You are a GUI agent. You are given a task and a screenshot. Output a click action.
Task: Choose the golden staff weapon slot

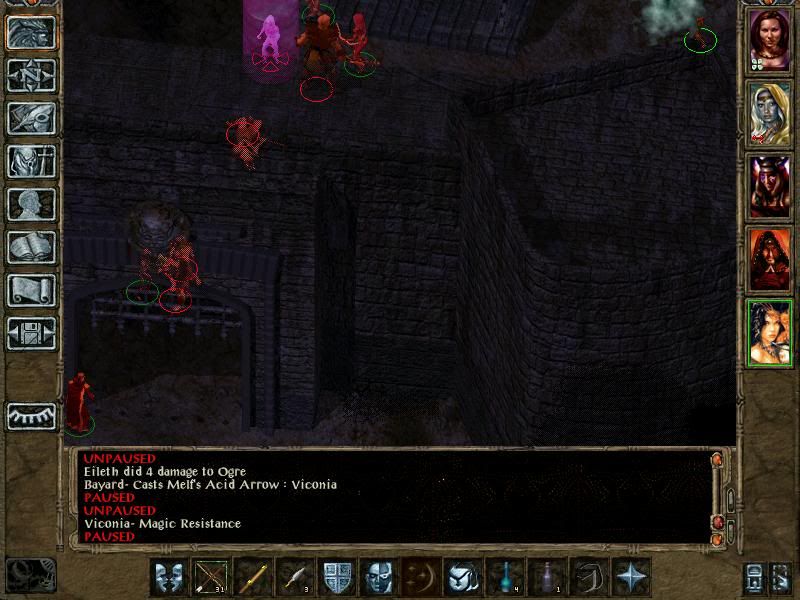coord(252,577)
